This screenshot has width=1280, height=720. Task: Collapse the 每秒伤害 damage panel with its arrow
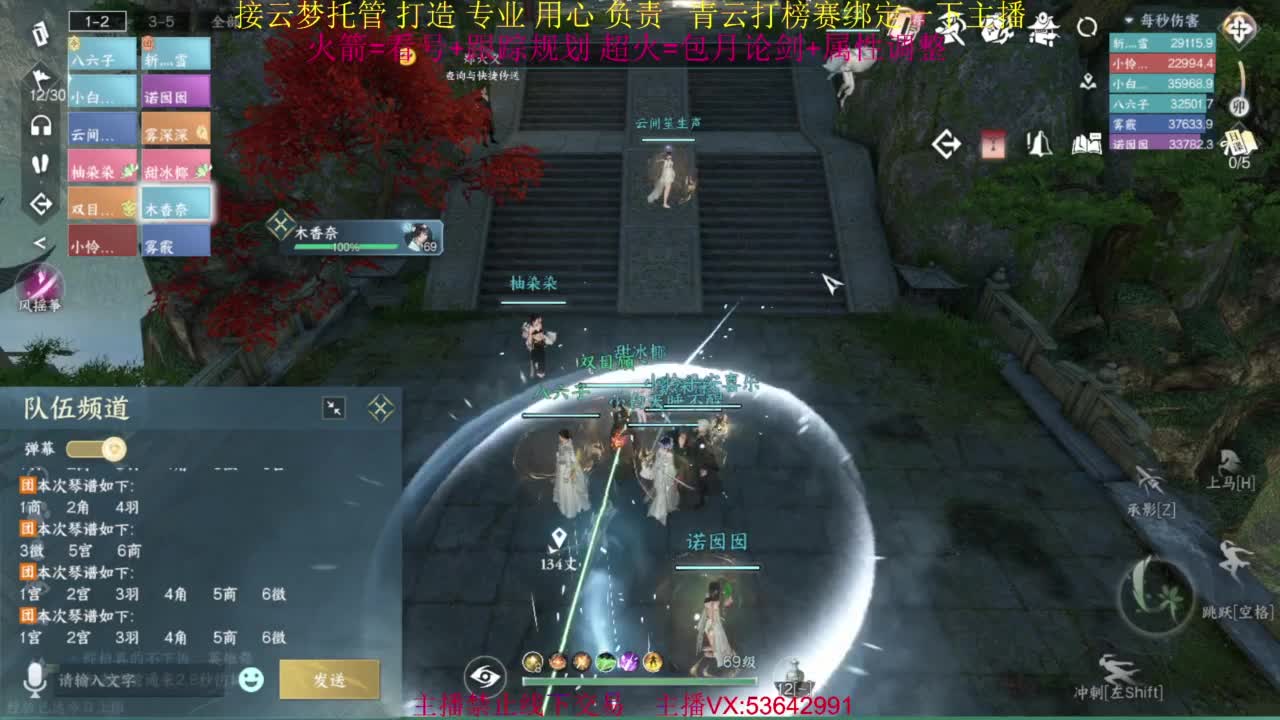point(1129,20)
